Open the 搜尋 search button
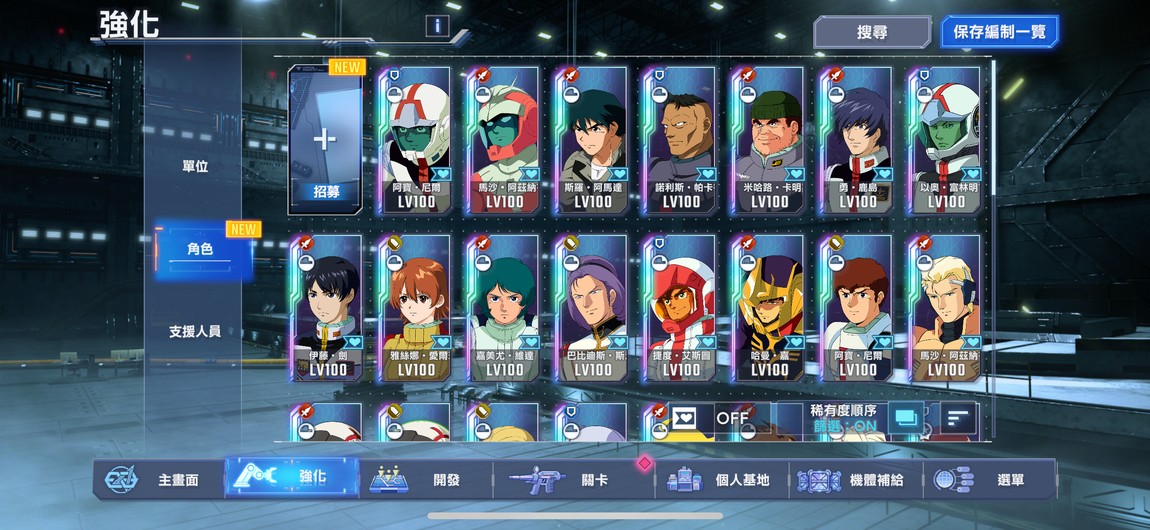The image size is (1150, 530). coord(871,32)
